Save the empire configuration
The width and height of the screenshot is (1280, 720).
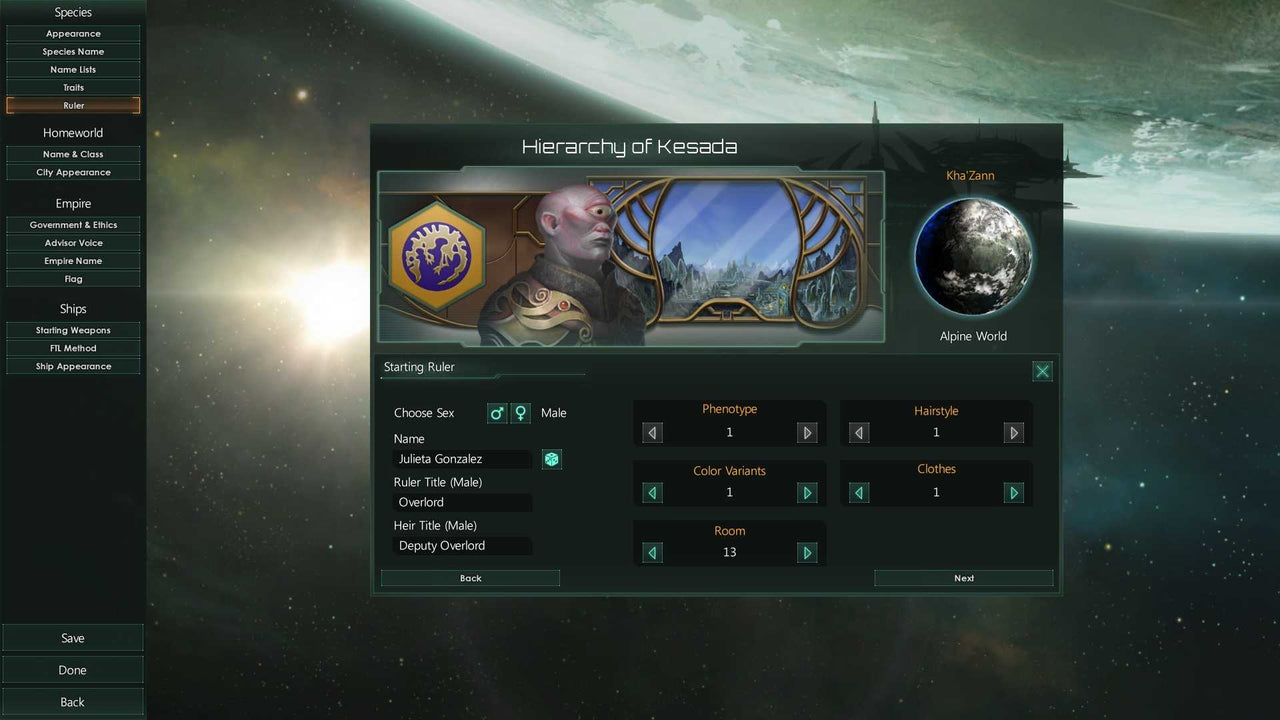73,637
